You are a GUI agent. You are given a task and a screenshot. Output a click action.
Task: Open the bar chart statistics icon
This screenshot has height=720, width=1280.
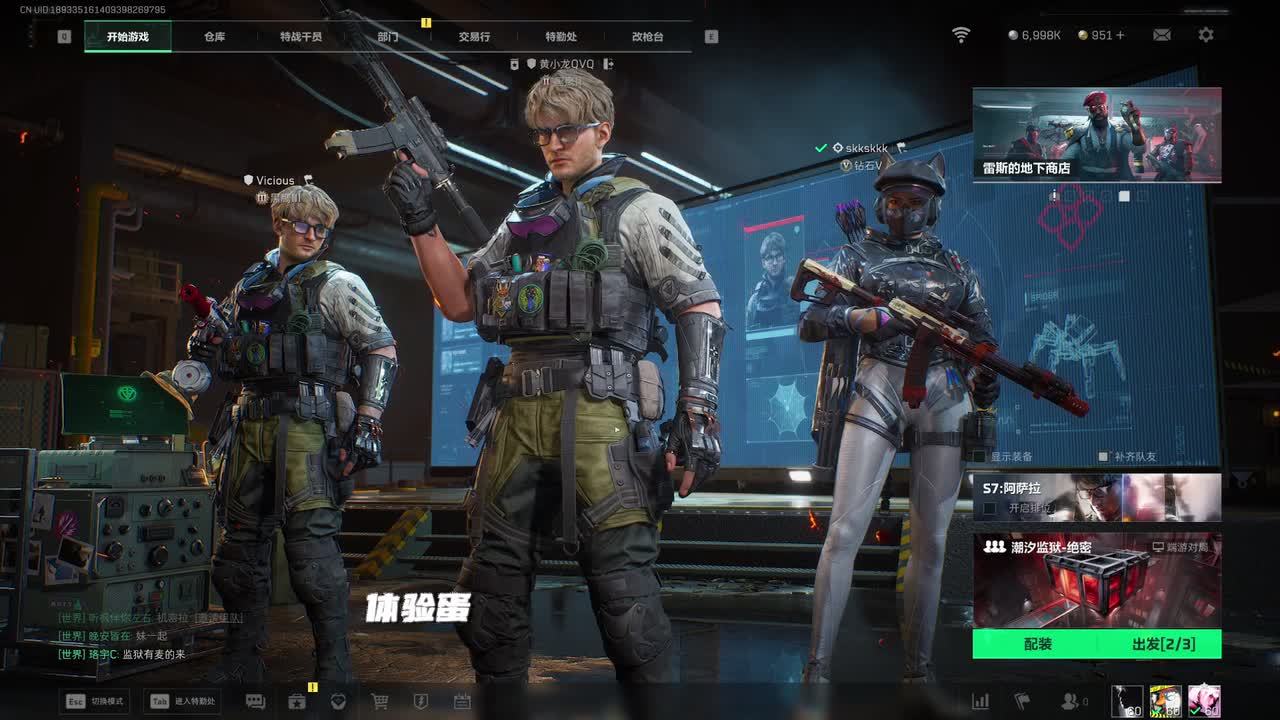(981, 702)
